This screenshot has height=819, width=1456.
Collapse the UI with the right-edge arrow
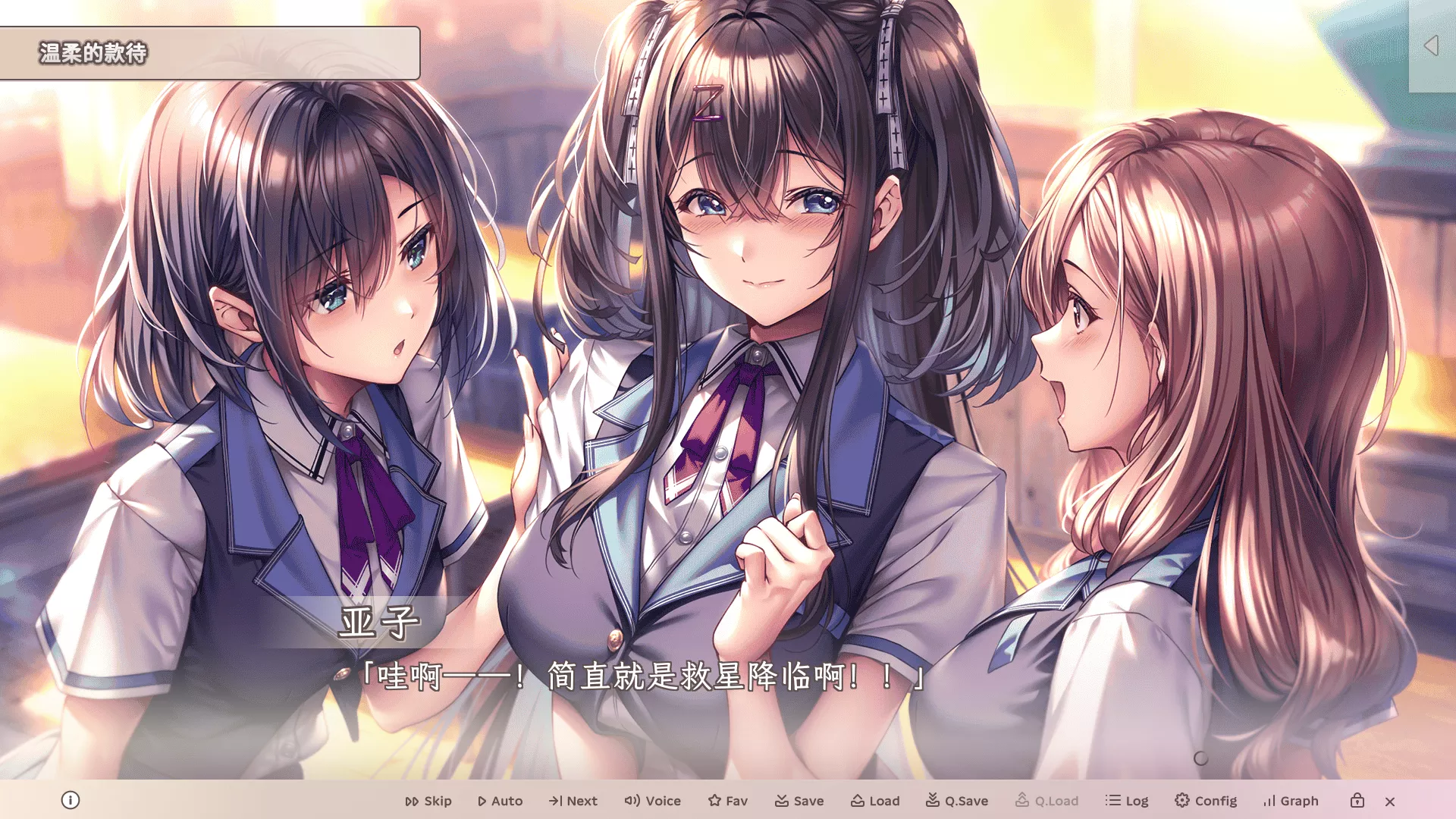[x=1432, y=45]
